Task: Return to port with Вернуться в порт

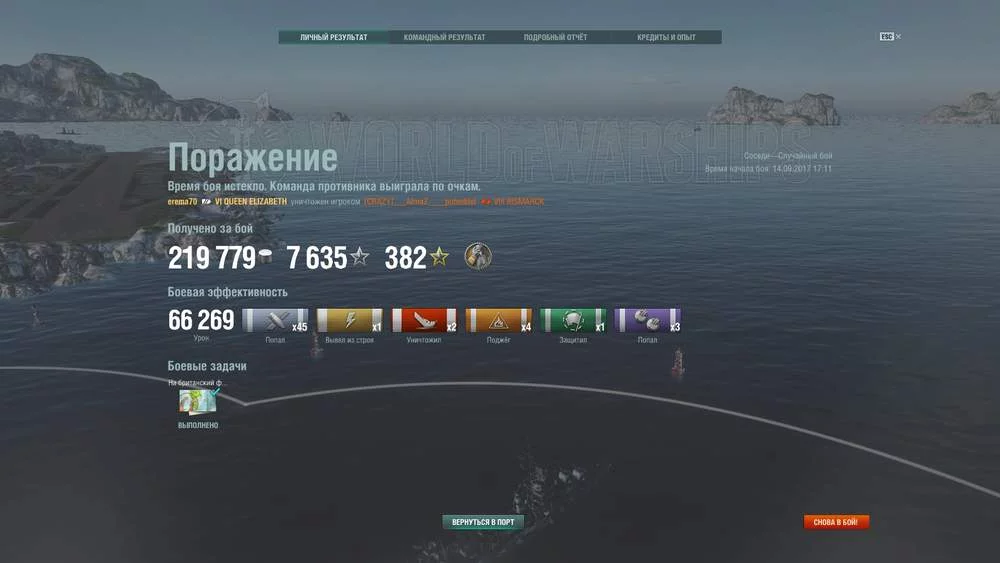Action: click(483, 522)
